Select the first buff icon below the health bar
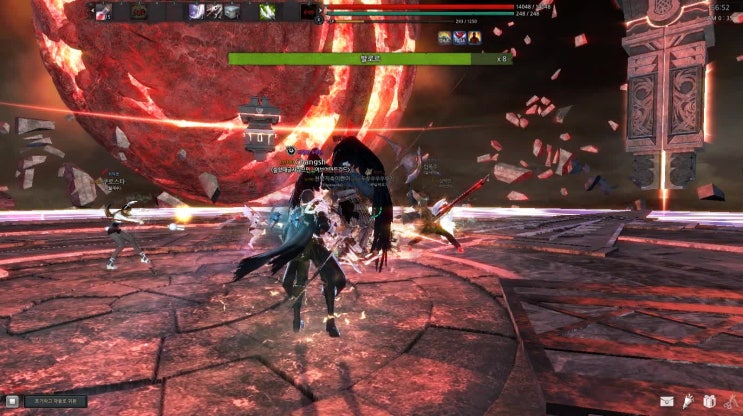The height and width of the screenshot is (416, 743). pos(444,38)
